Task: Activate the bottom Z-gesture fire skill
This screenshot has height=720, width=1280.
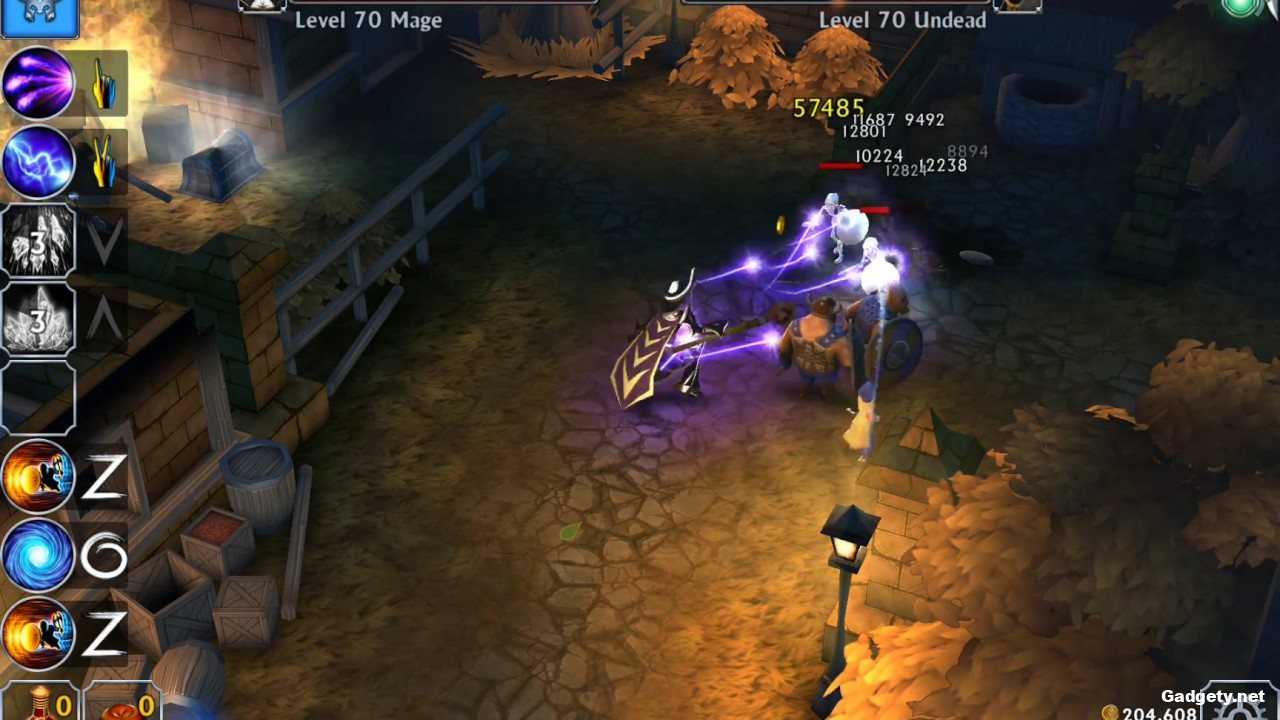Action: (x=38, y=633)
